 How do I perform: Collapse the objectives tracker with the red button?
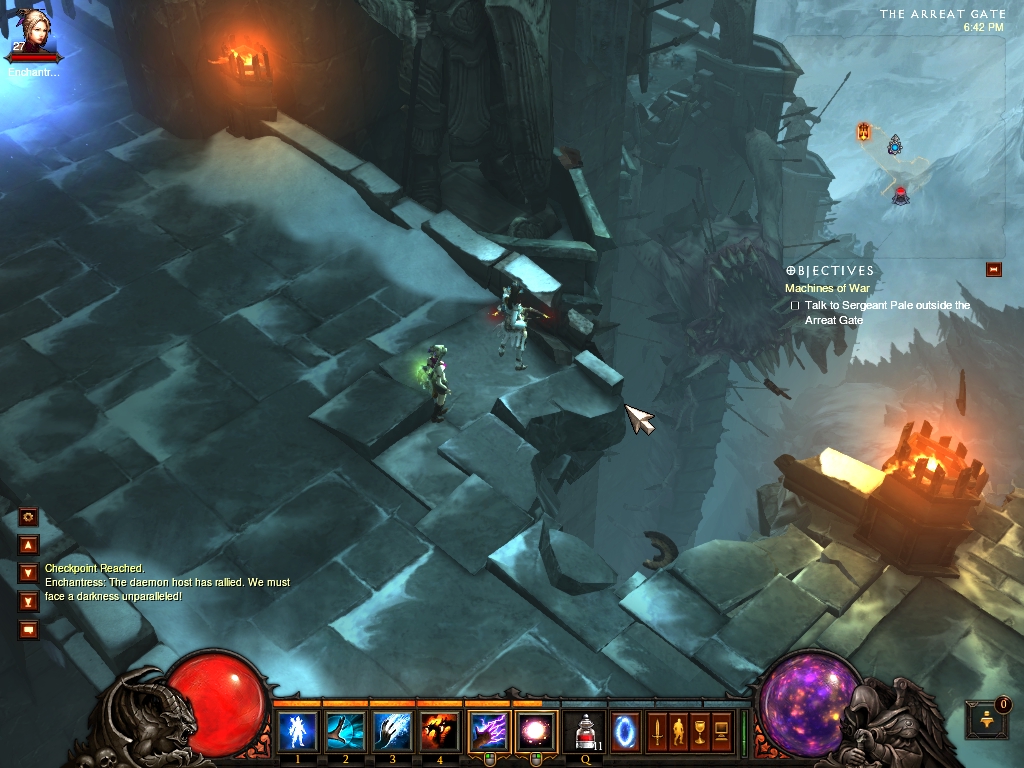pyautogui.click(x=993, y=268)
